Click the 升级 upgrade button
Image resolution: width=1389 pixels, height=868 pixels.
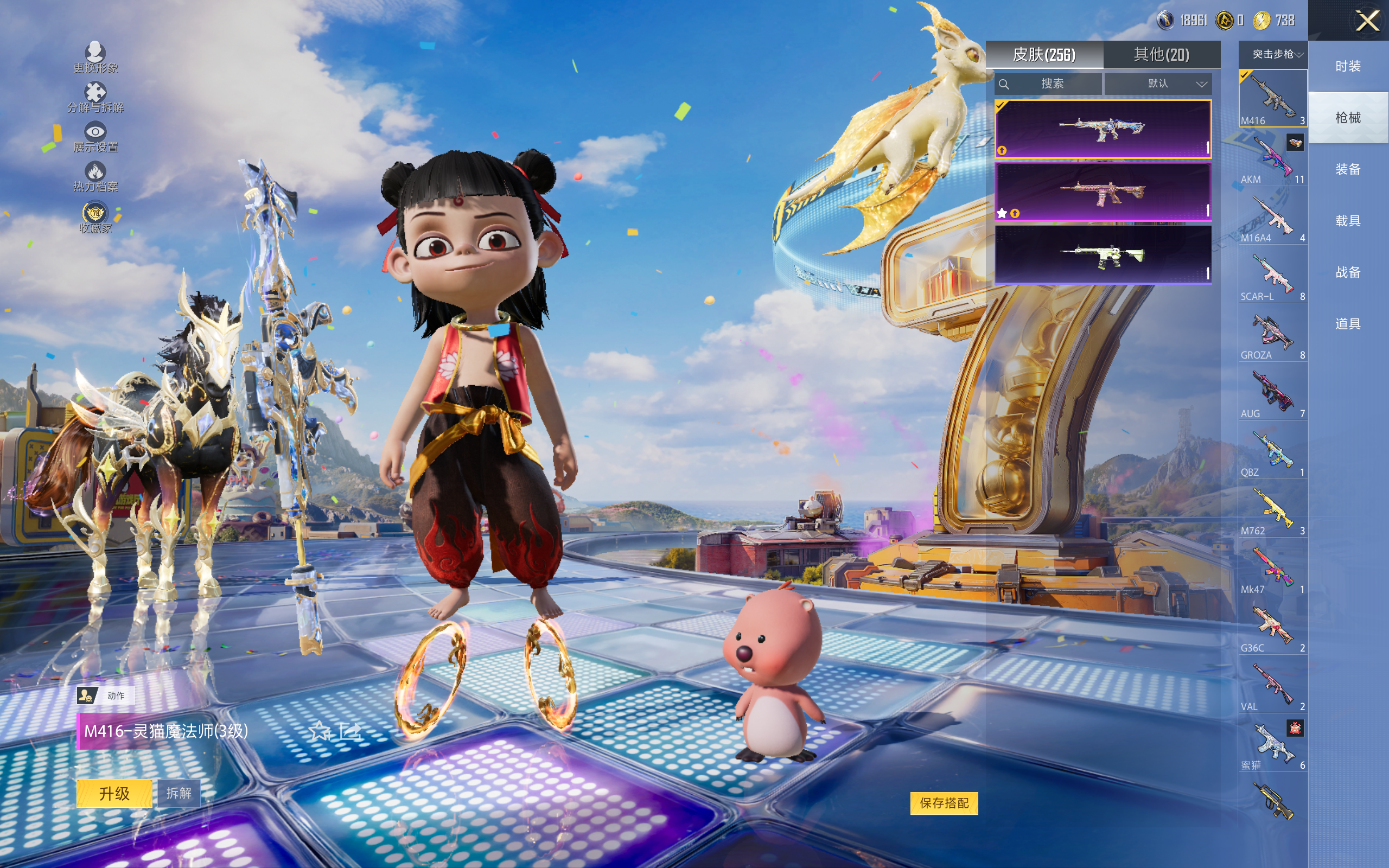[114, 793]
